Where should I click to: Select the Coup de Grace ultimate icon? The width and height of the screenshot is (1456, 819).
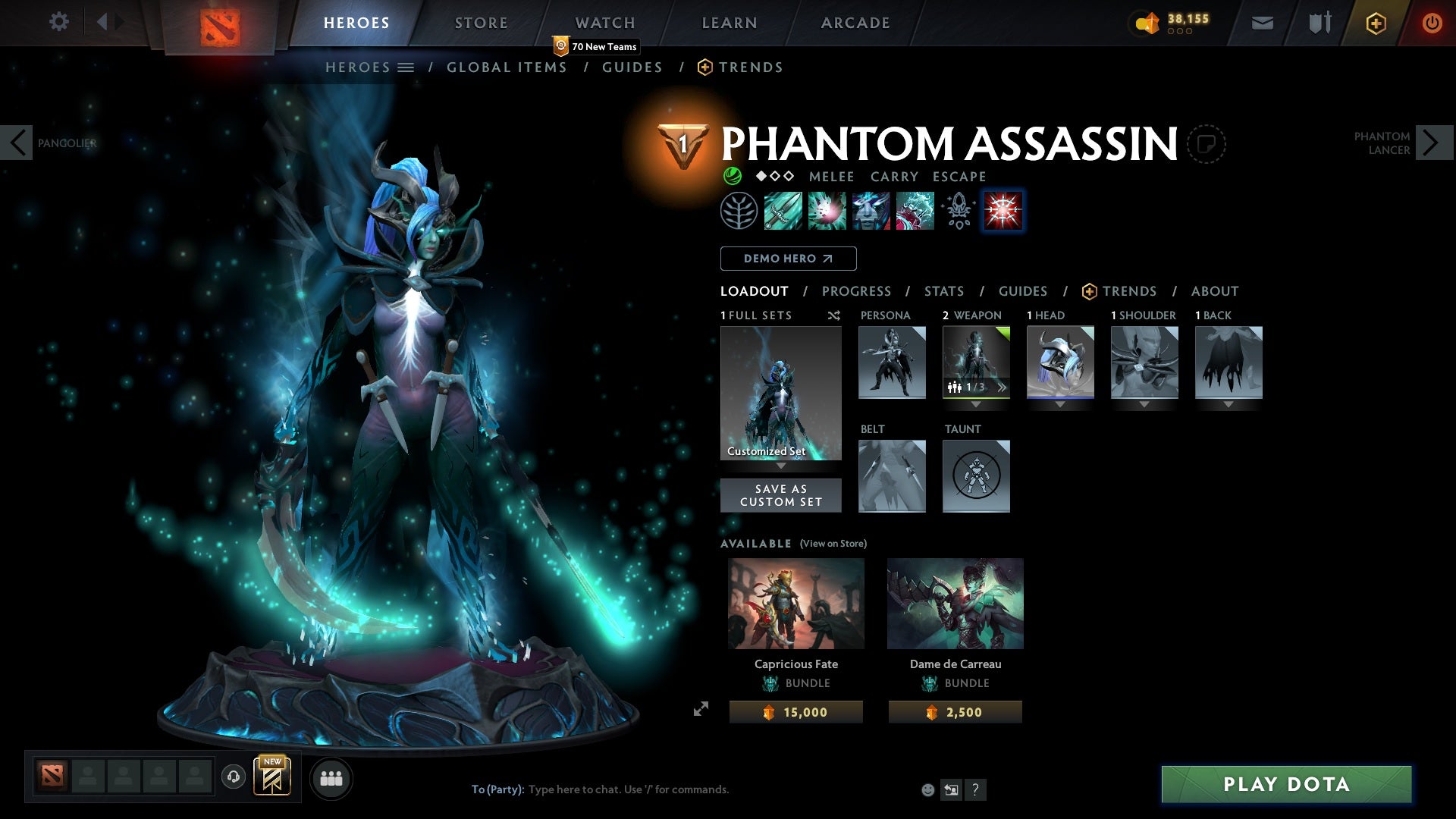pyautogui.click(x=1003, y=211)
